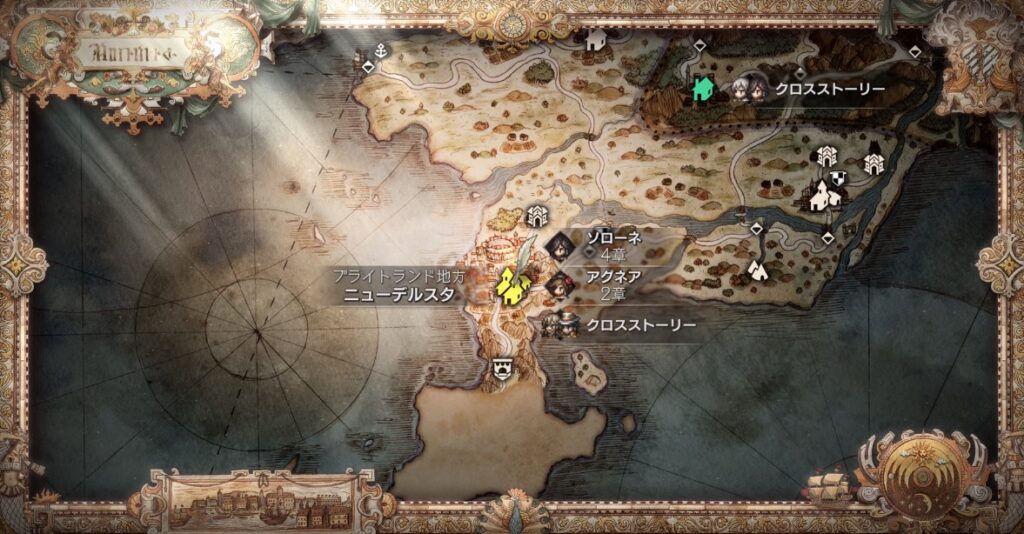Select the checkered shield marker above the church town
The image size is (1024, 534).
[x=840, y=177]
